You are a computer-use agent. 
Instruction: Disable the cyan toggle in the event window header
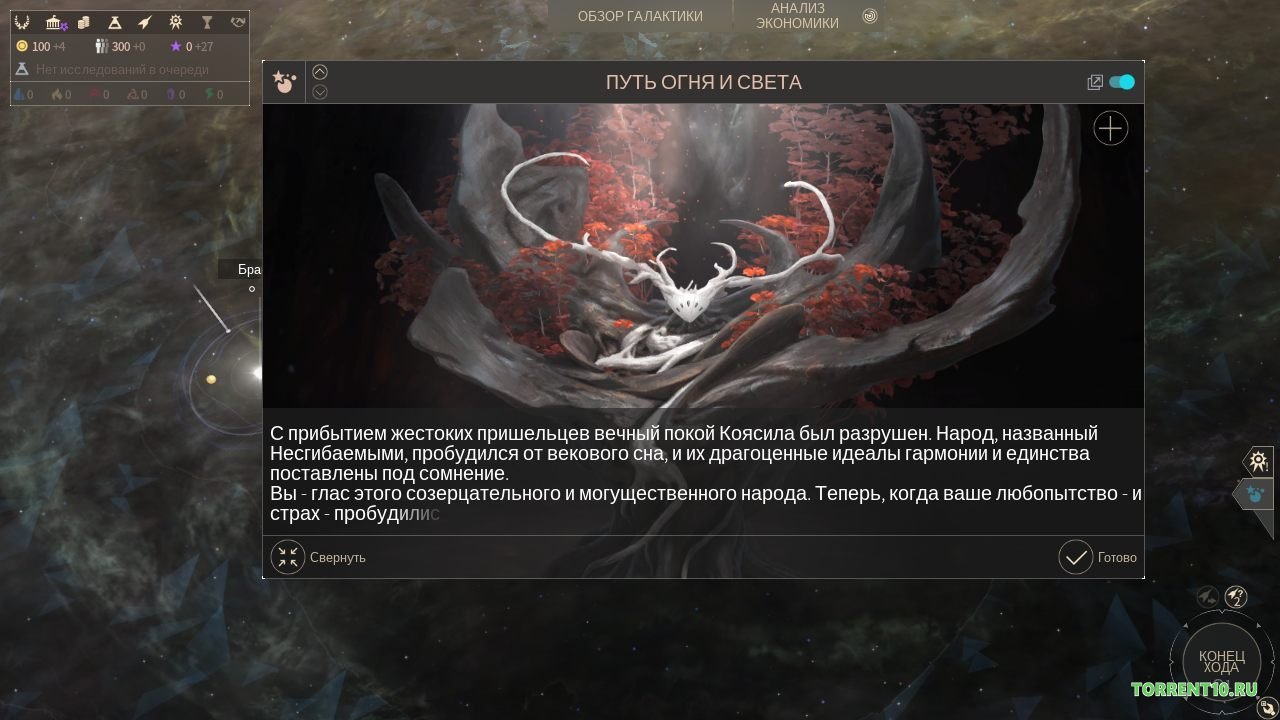1122,82
